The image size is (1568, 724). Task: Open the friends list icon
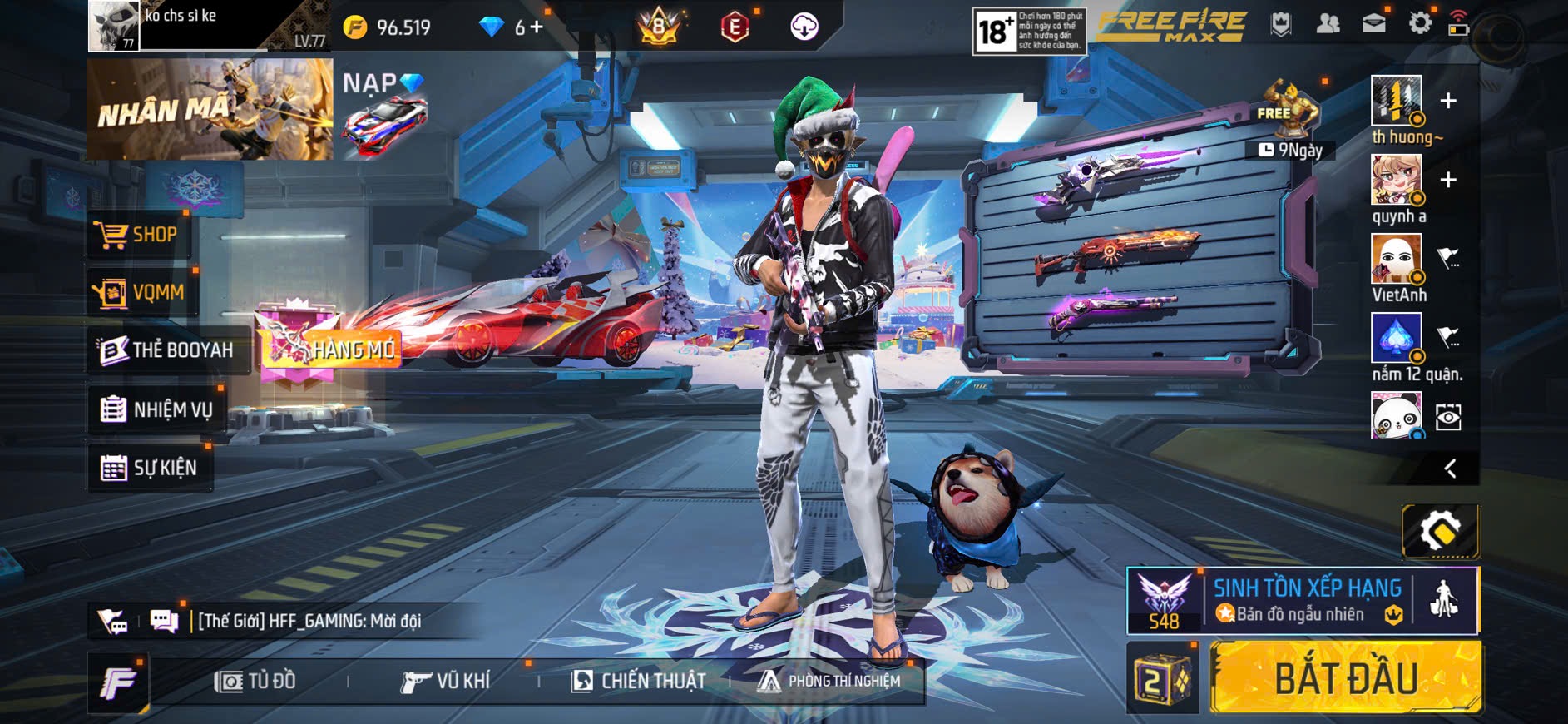tap(1328, 23)
